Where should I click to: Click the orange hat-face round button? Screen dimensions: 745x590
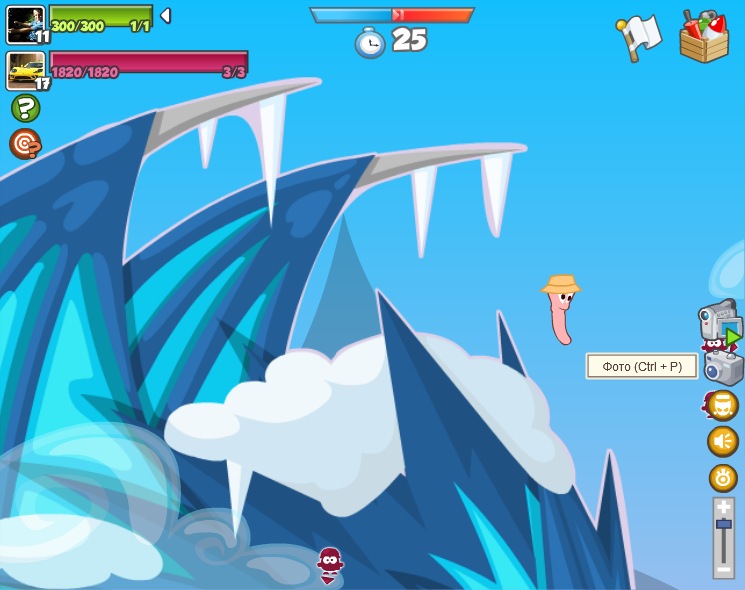(722, 405)
